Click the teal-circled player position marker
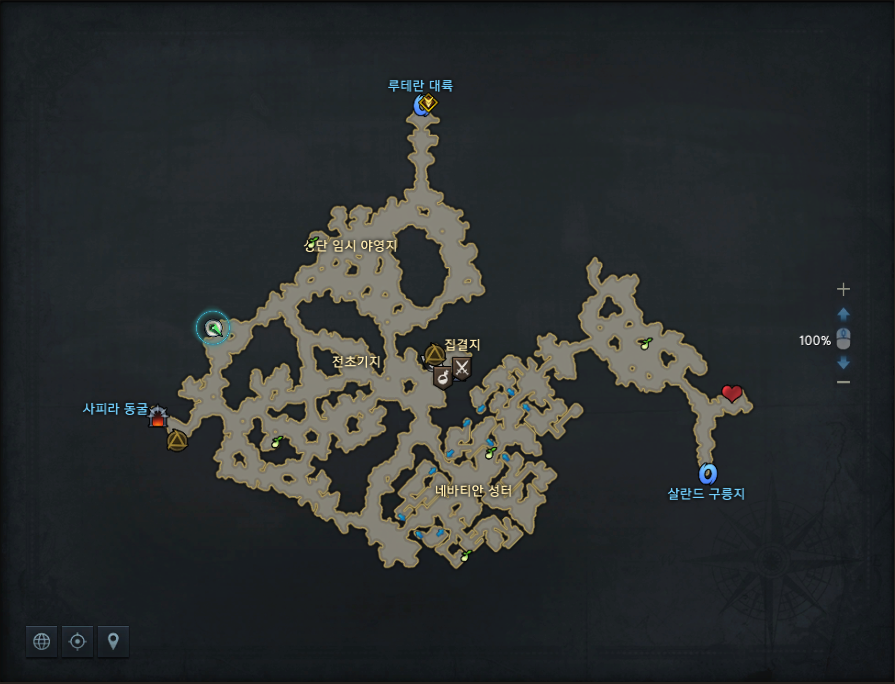The width and height of the screenshot is (895, 684). (x=213, y=327)
